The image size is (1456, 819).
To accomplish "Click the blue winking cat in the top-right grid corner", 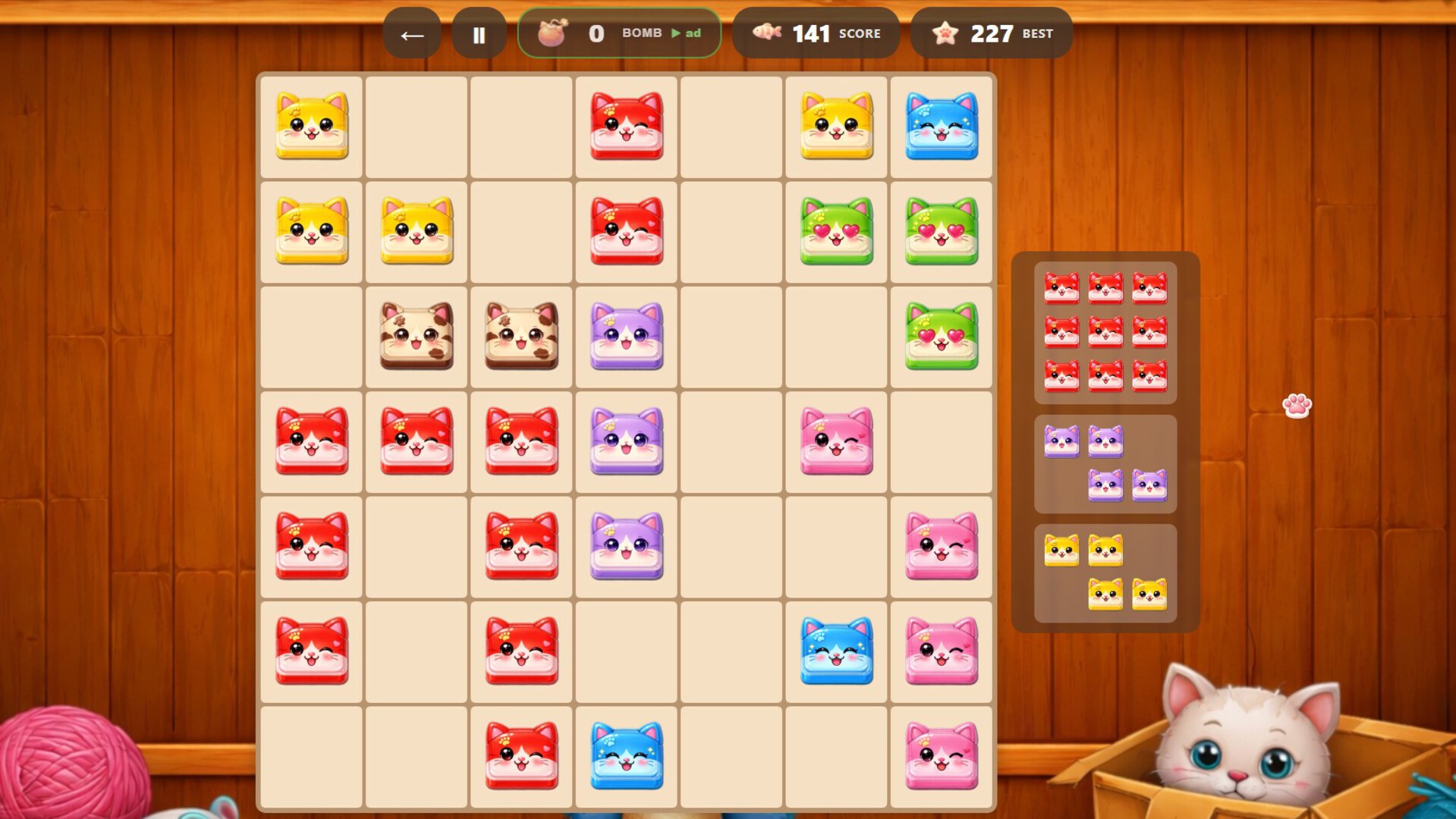I will [941, 126].
